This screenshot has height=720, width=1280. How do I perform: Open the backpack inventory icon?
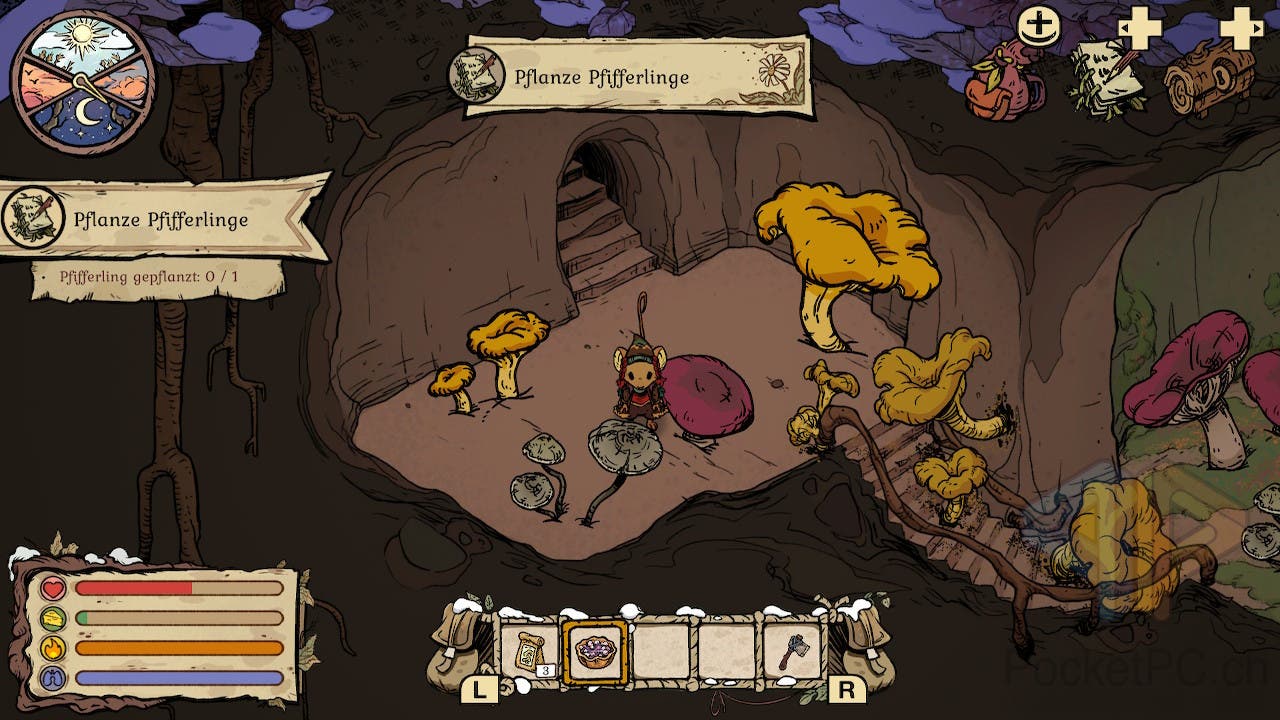point(1003,84)
